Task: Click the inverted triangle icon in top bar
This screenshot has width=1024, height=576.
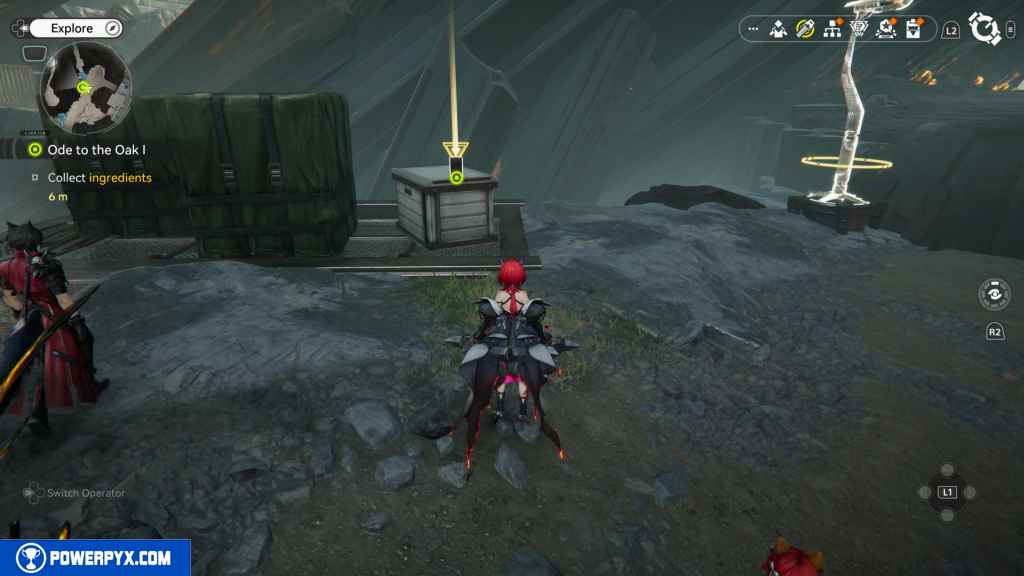Action: pos(858,29)
